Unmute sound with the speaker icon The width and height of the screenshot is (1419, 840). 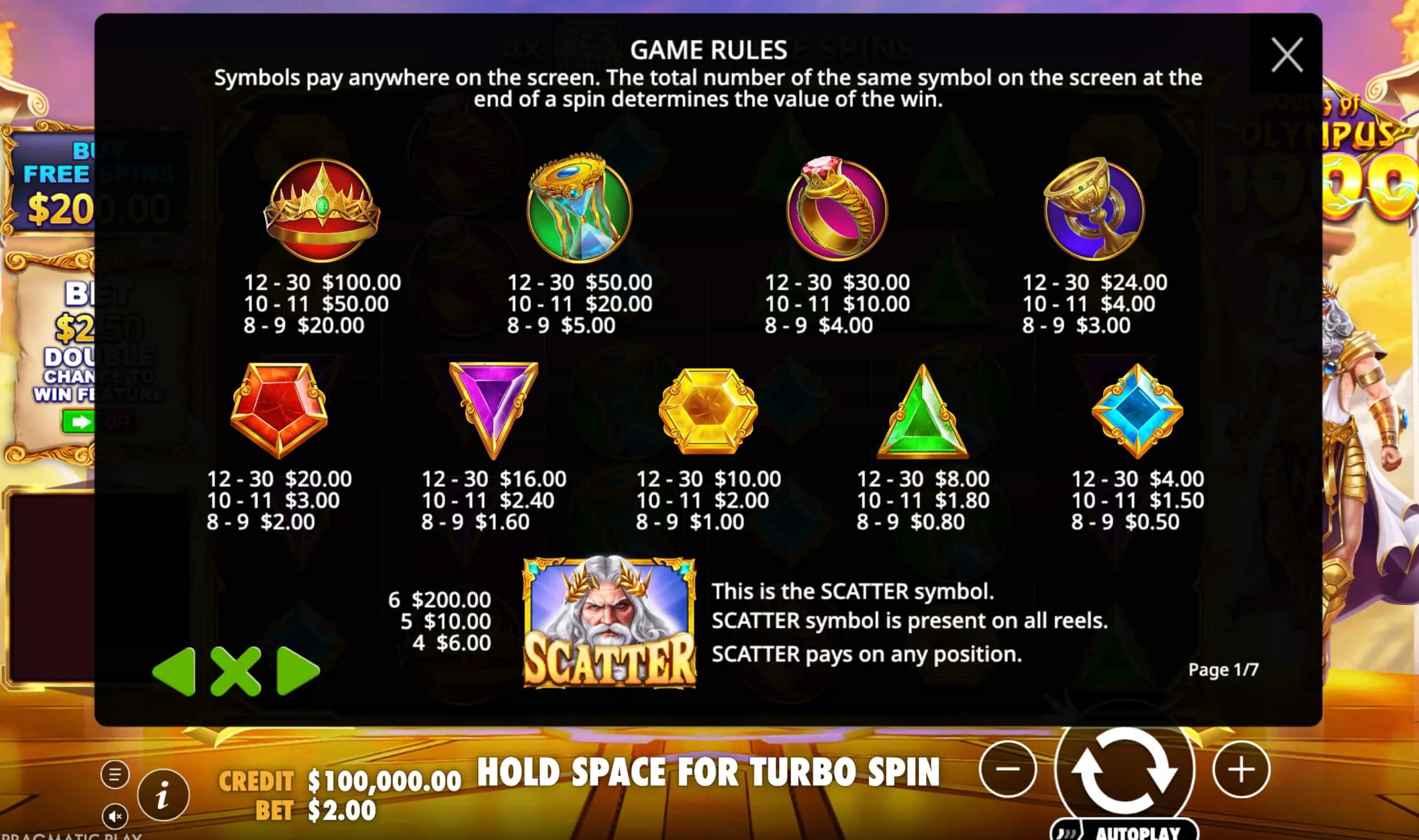coord(115,816)
